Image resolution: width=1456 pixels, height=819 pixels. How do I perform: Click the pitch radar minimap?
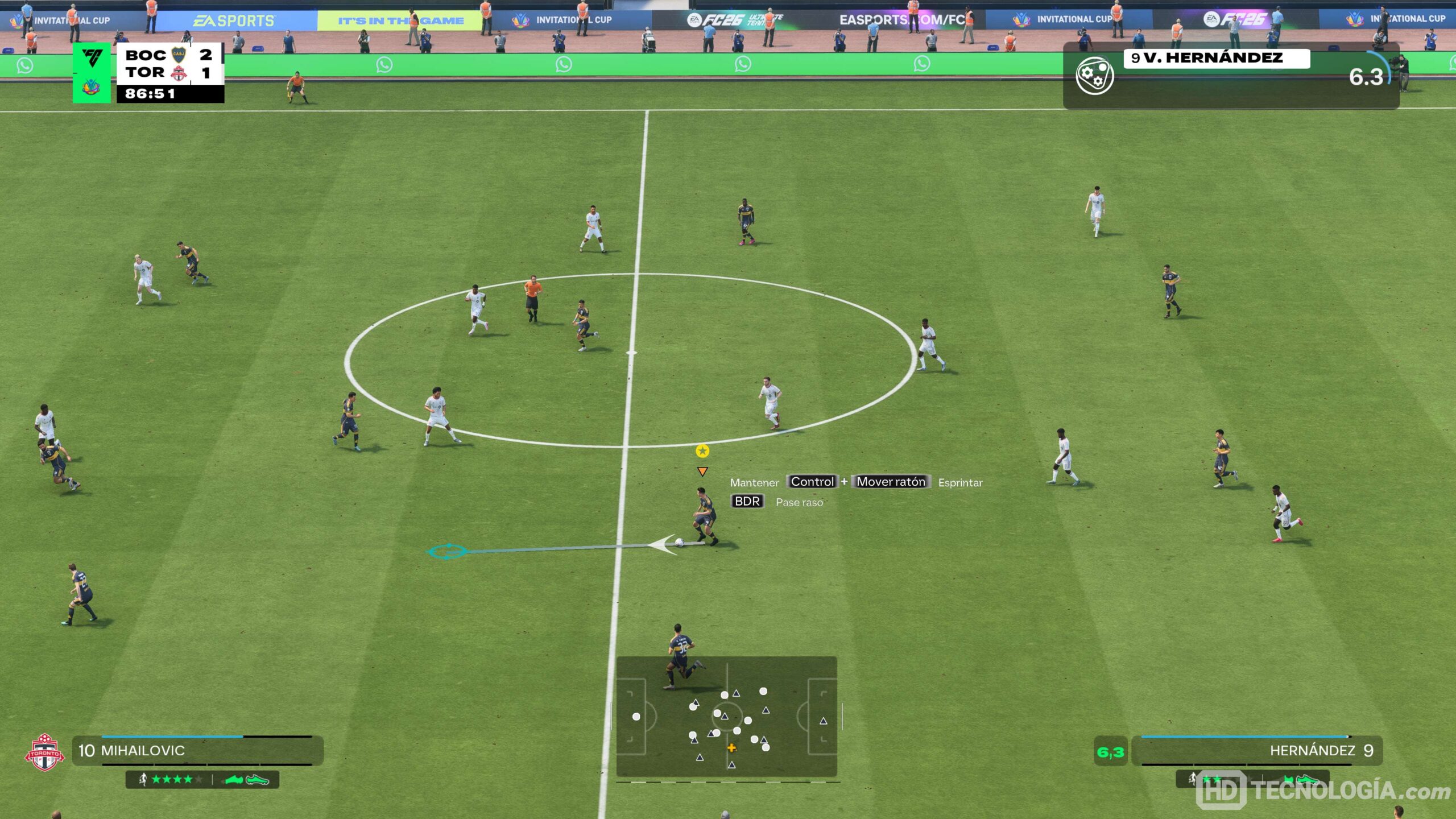[726, 717]
